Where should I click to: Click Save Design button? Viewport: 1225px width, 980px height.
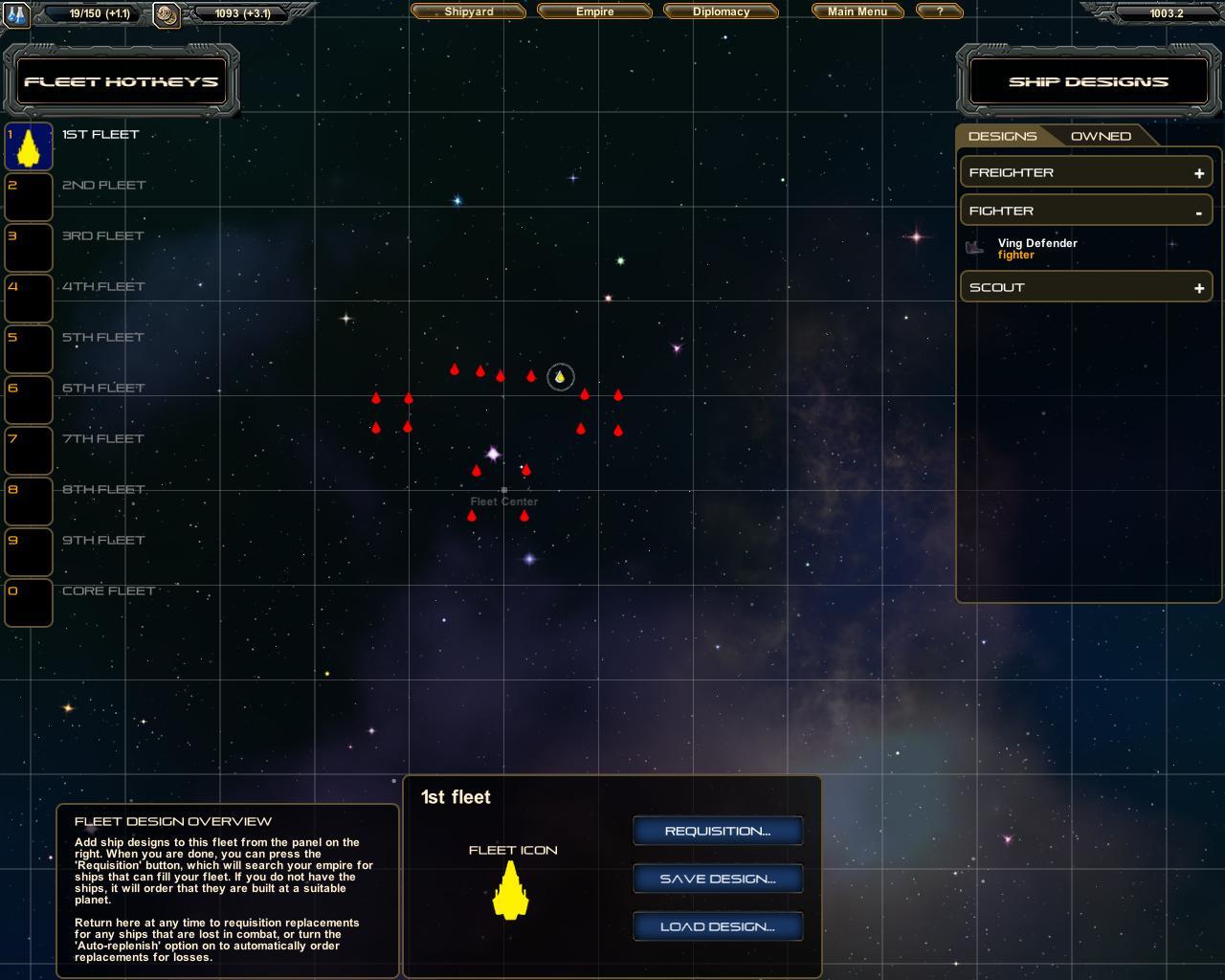(717, 879)
